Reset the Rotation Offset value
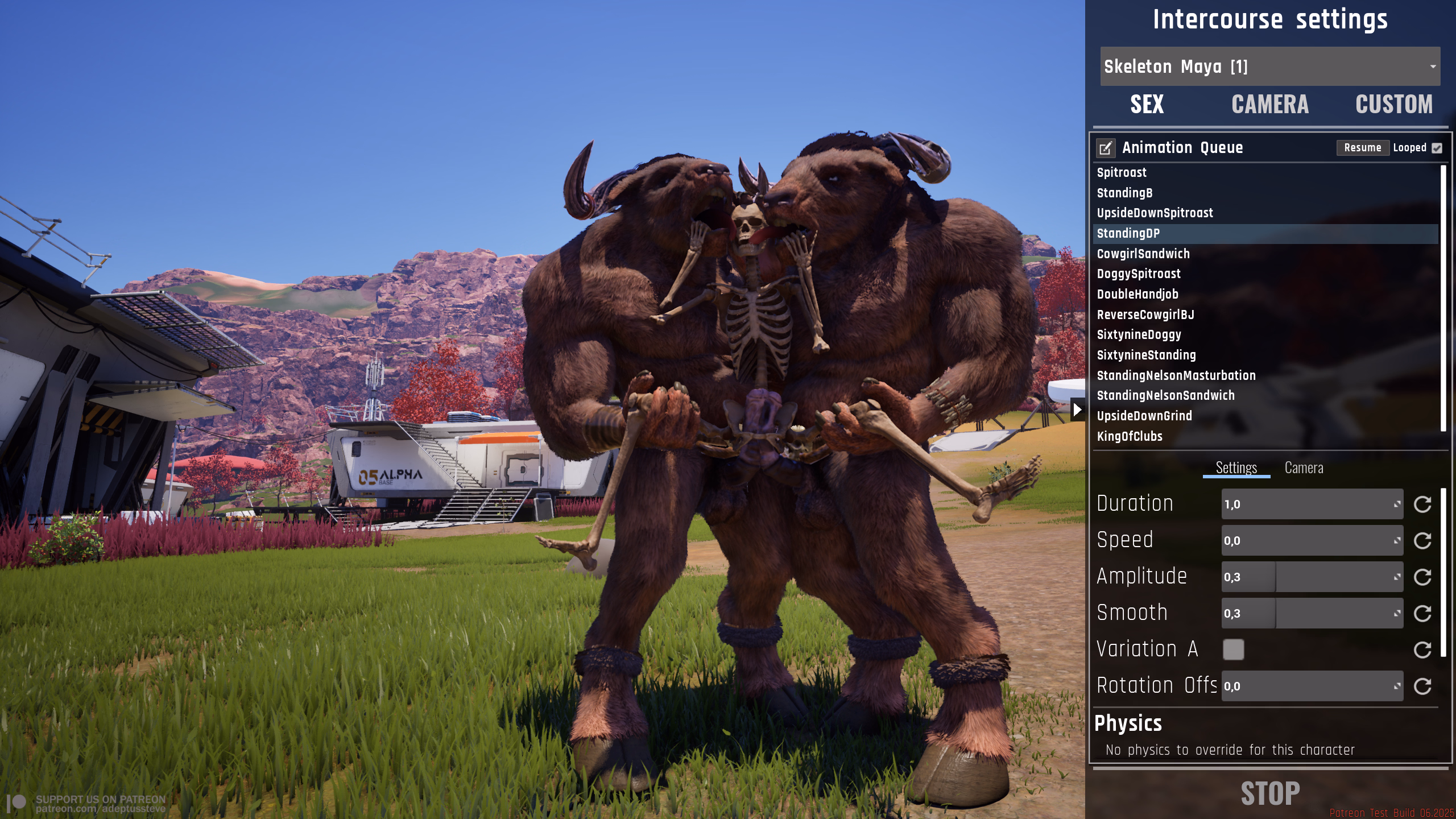 1422,686
